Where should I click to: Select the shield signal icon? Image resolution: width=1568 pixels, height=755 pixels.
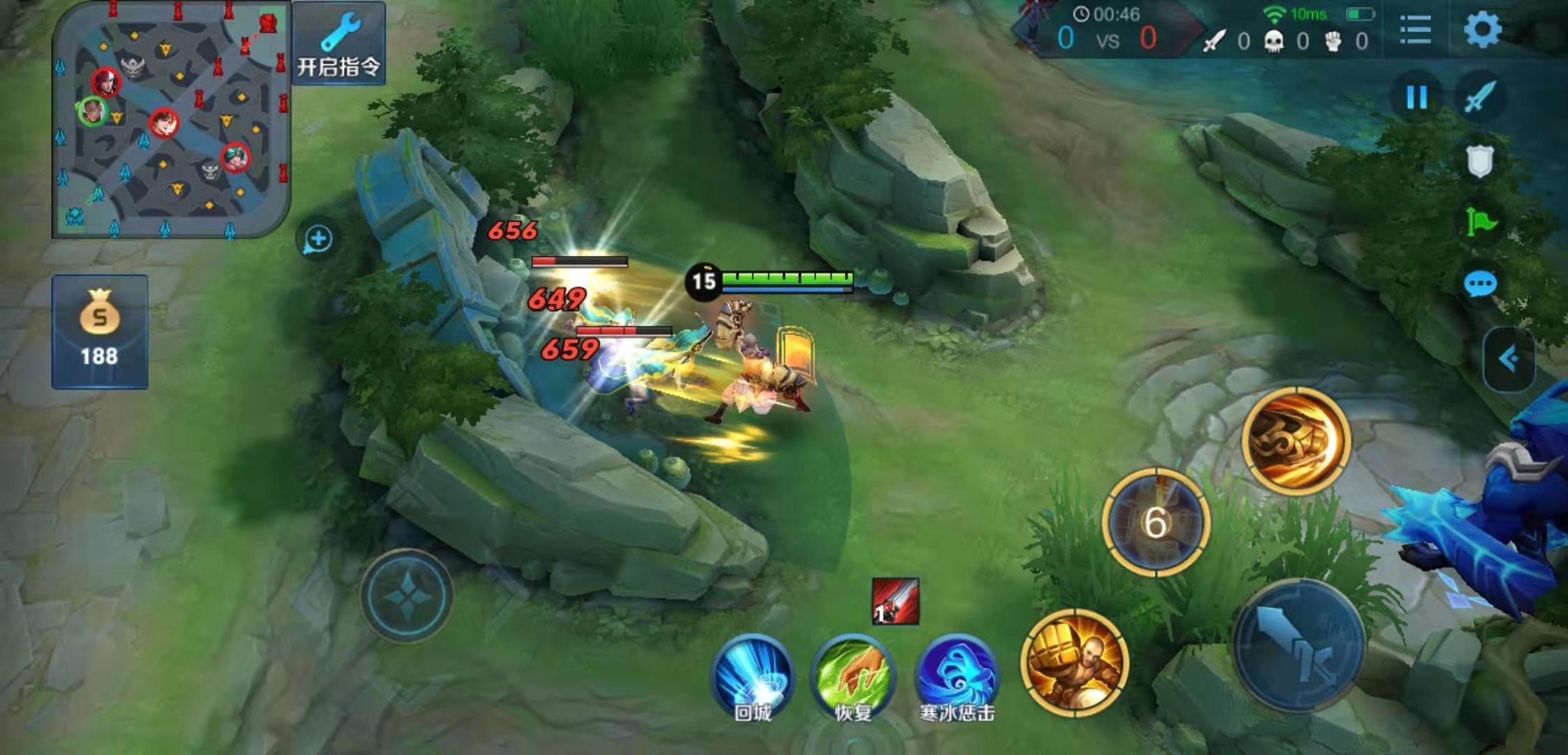click(x=1479, y=161)
